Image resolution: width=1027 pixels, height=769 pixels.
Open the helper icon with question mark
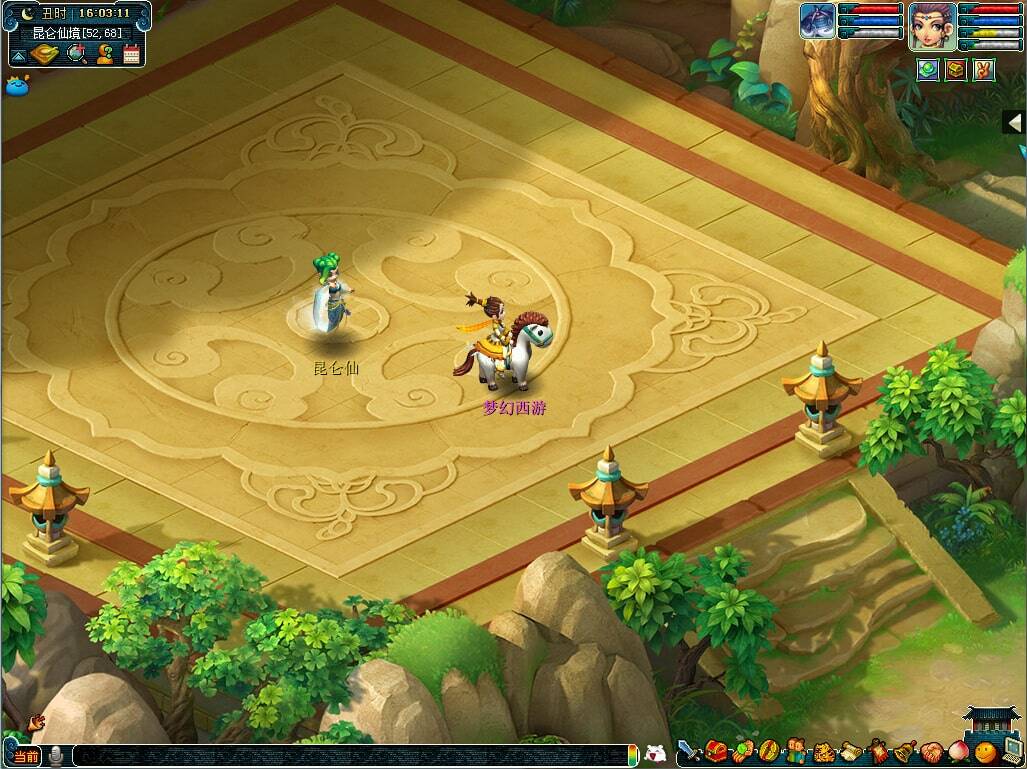[x=103, y=54]
